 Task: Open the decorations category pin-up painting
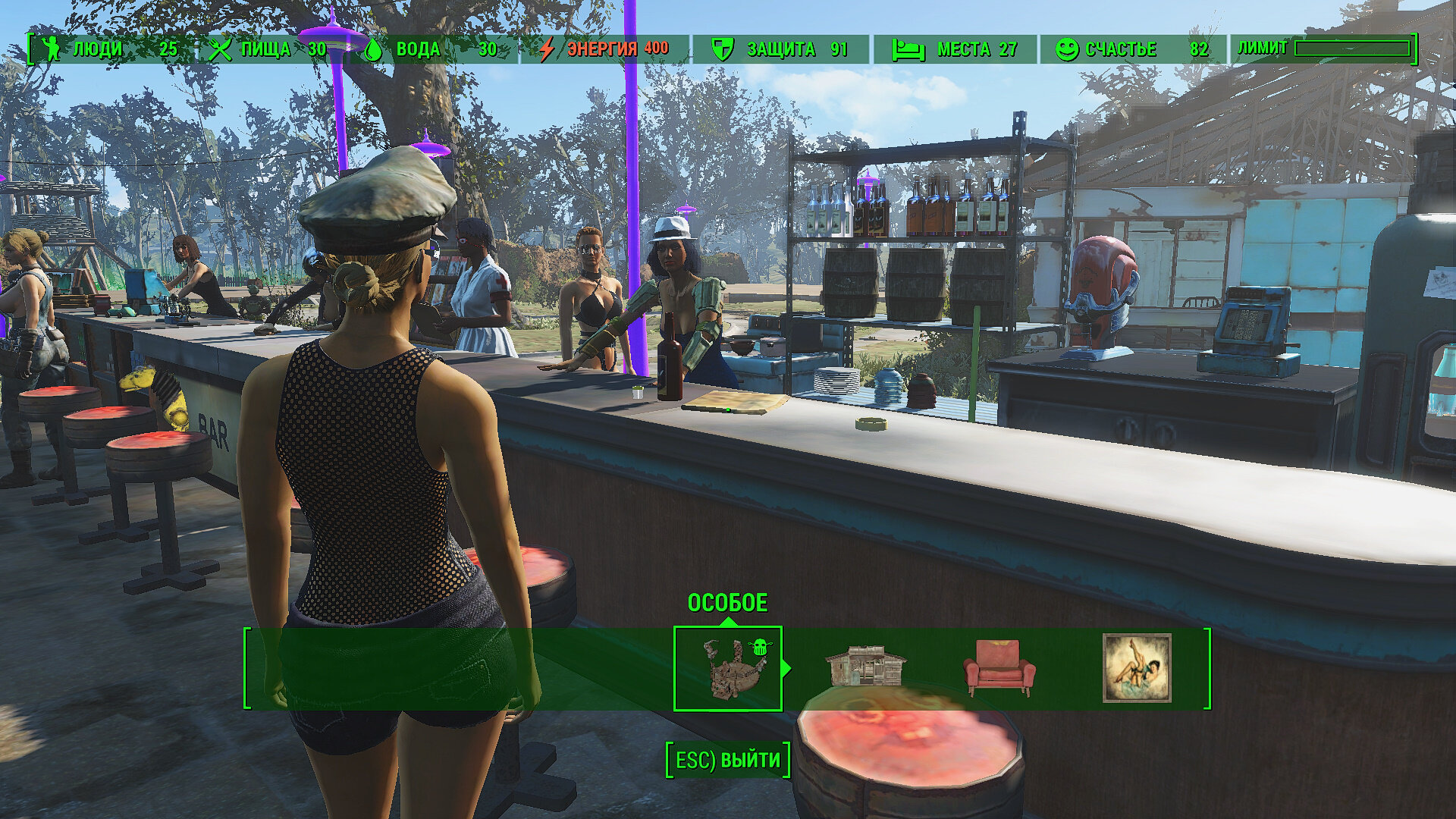click(x=1136, y=668)
